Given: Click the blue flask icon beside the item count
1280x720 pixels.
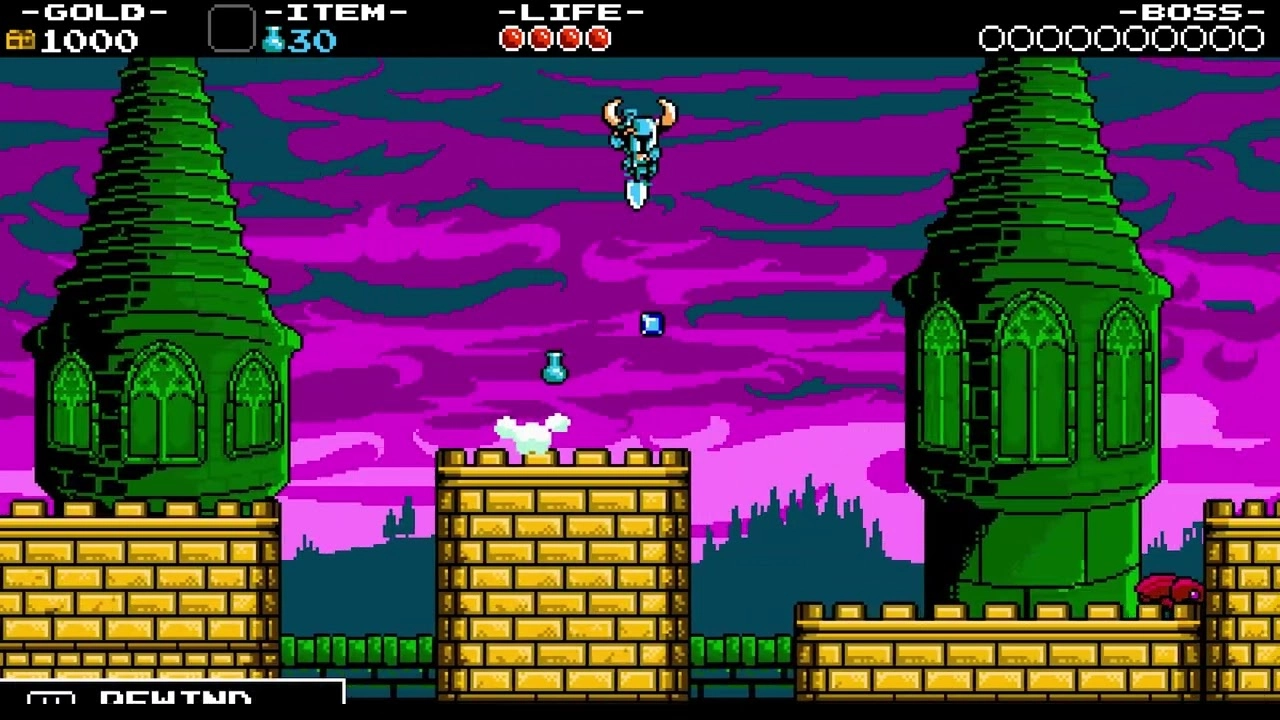Looking at the screenshot, I should tap(272, 40).
